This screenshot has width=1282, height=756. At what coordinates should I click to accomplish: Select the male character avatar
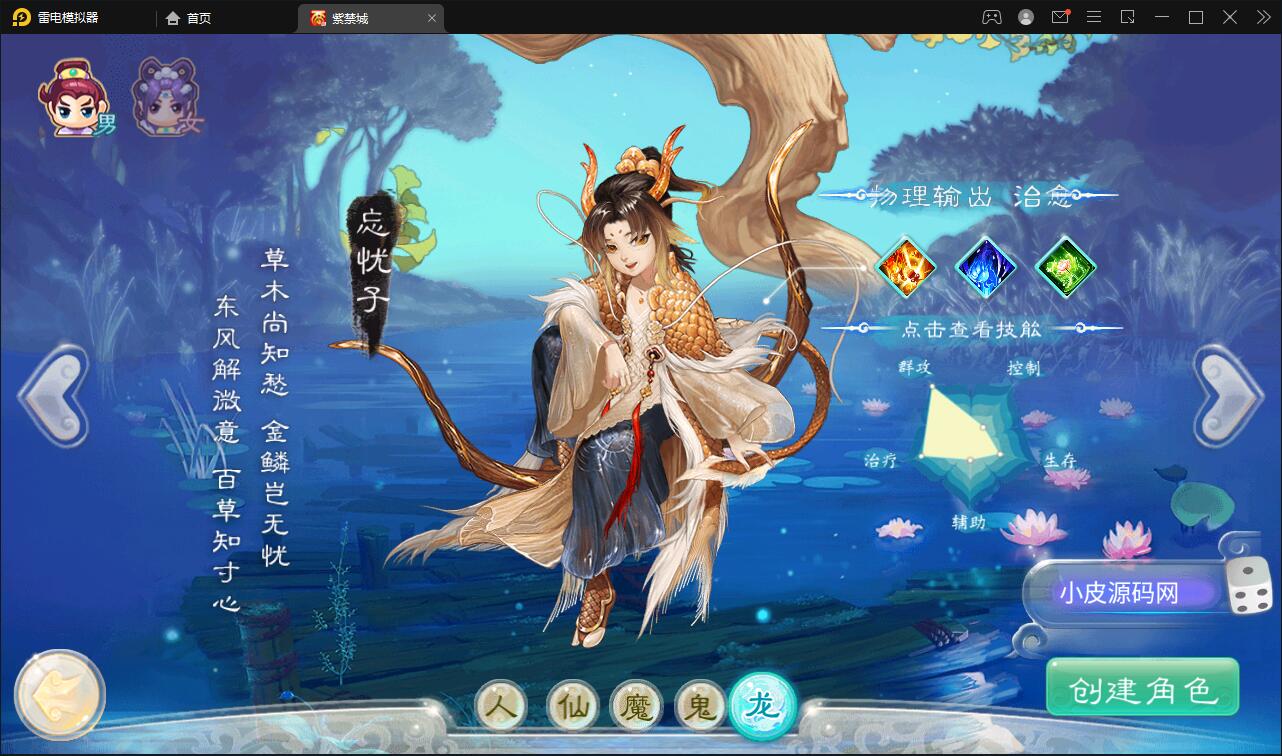[x=73, y=95]
